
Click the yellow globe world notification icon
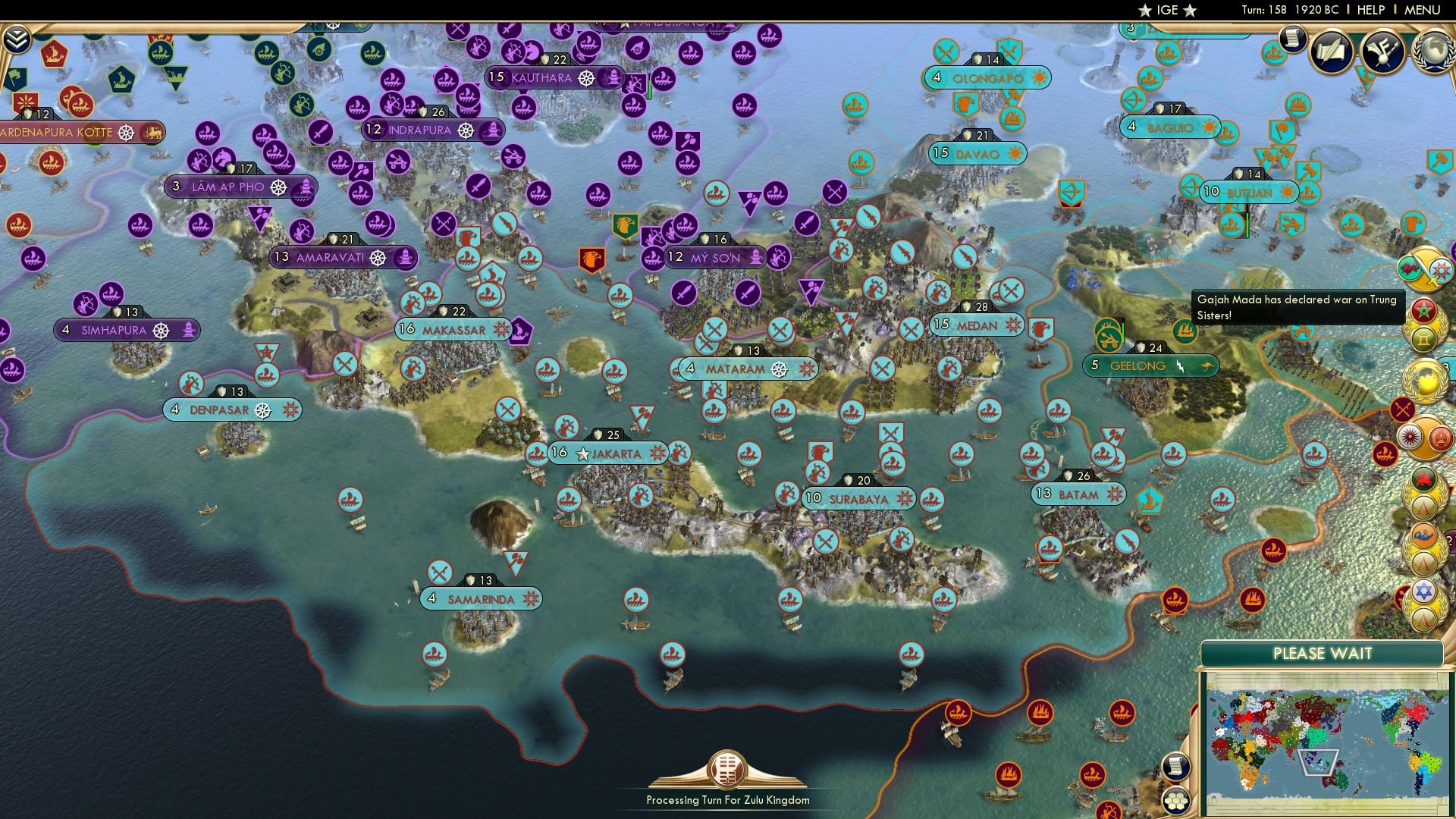click(1424, 376)
